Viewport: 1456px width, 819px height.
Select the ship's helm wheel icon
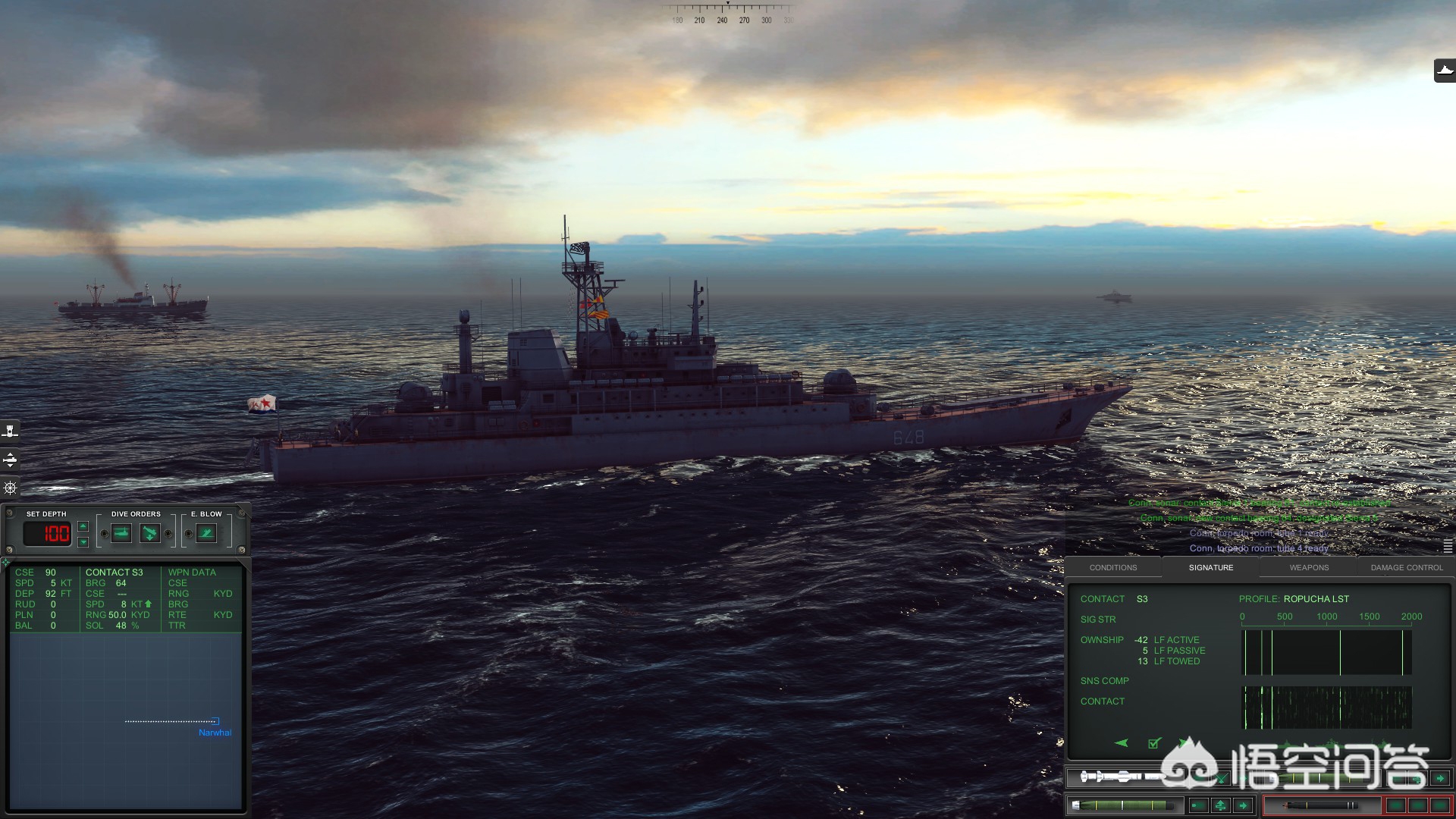click(10, 488)
